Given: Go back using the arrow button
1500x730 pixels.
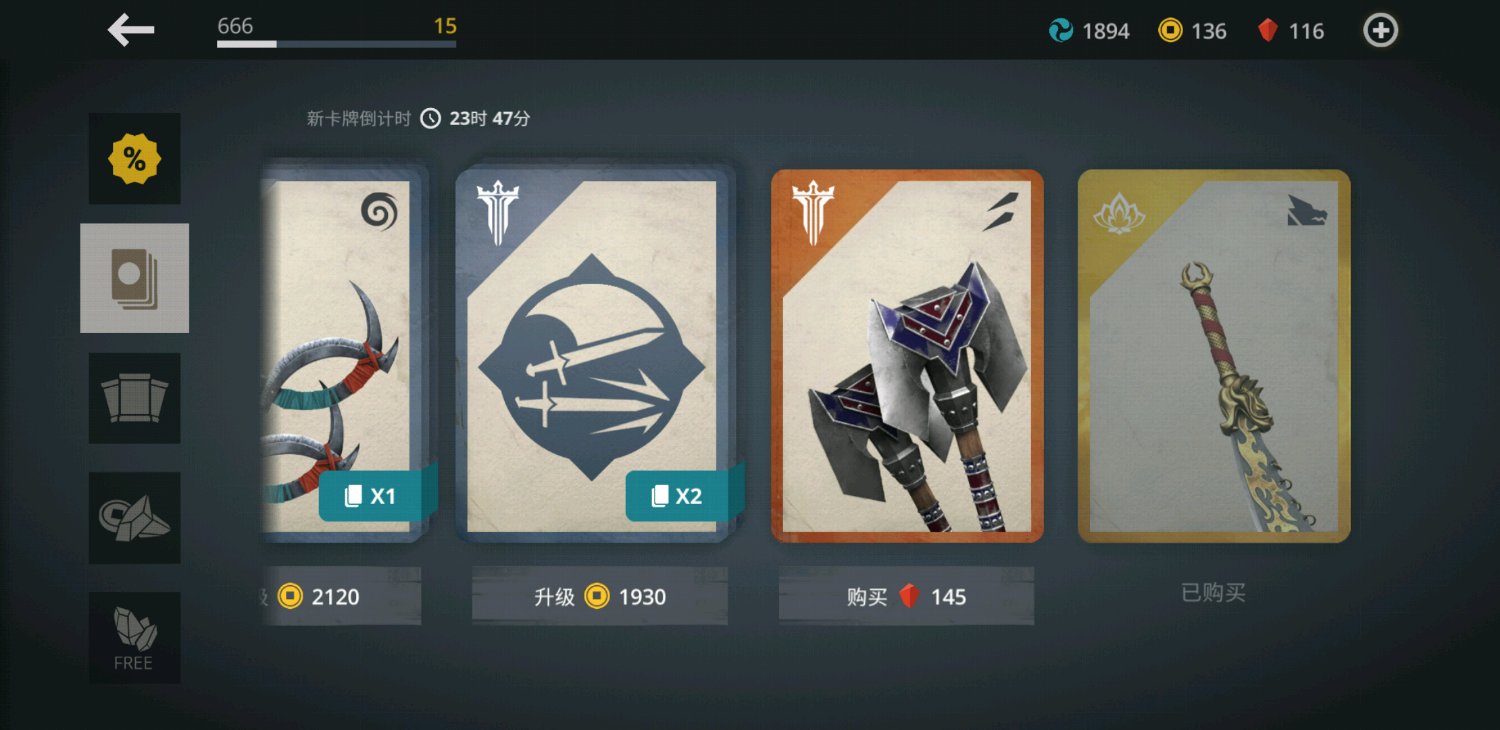Looking at the screenshot, I should [x=131, y=30].
